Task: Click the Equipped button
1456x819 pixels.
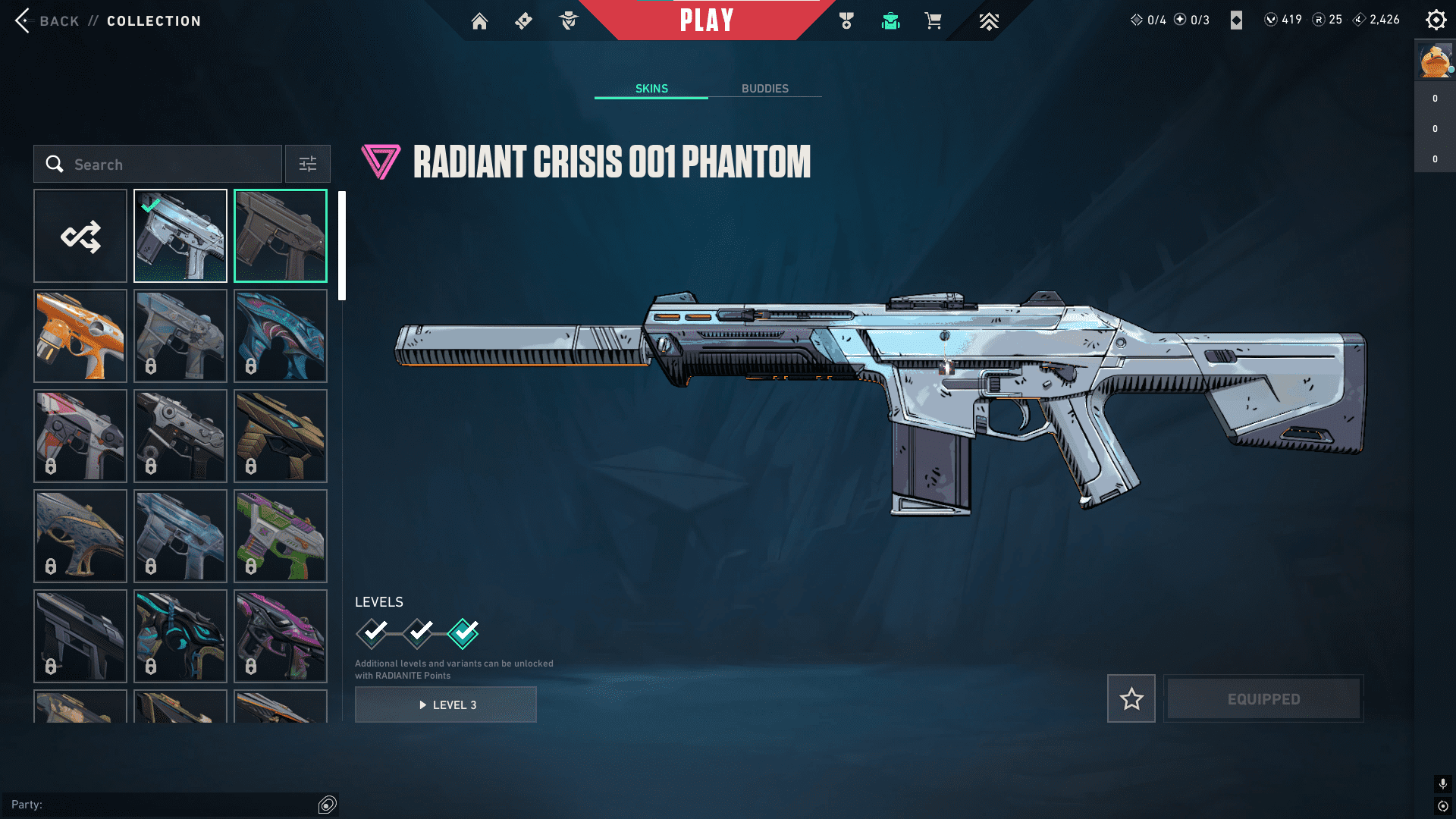Action: [x=1263, y=698]
